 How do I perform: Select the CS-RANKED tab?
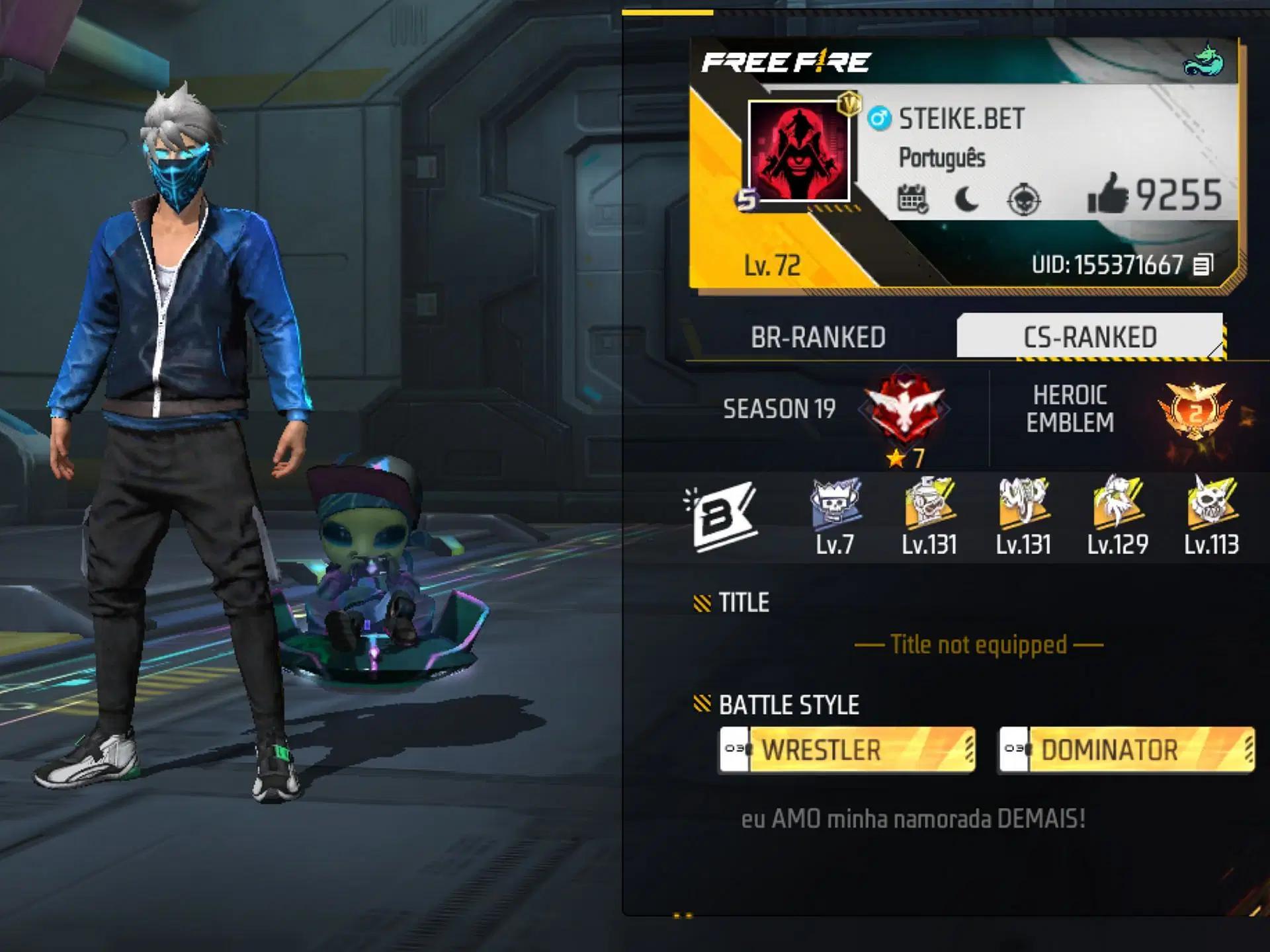tap(1089, 337)
